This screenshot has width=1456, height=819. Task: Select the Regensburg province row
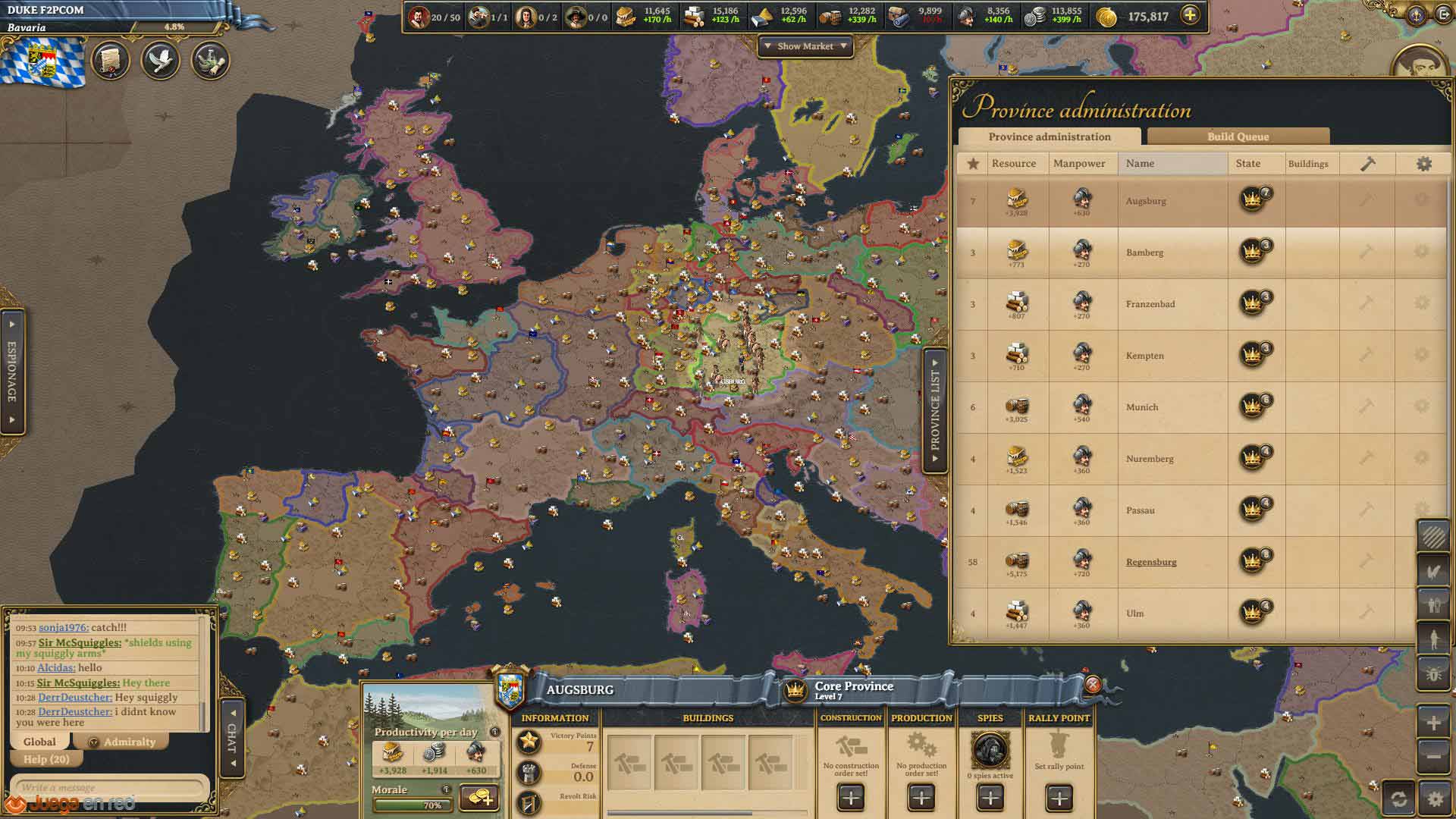tap(1151, 562)
